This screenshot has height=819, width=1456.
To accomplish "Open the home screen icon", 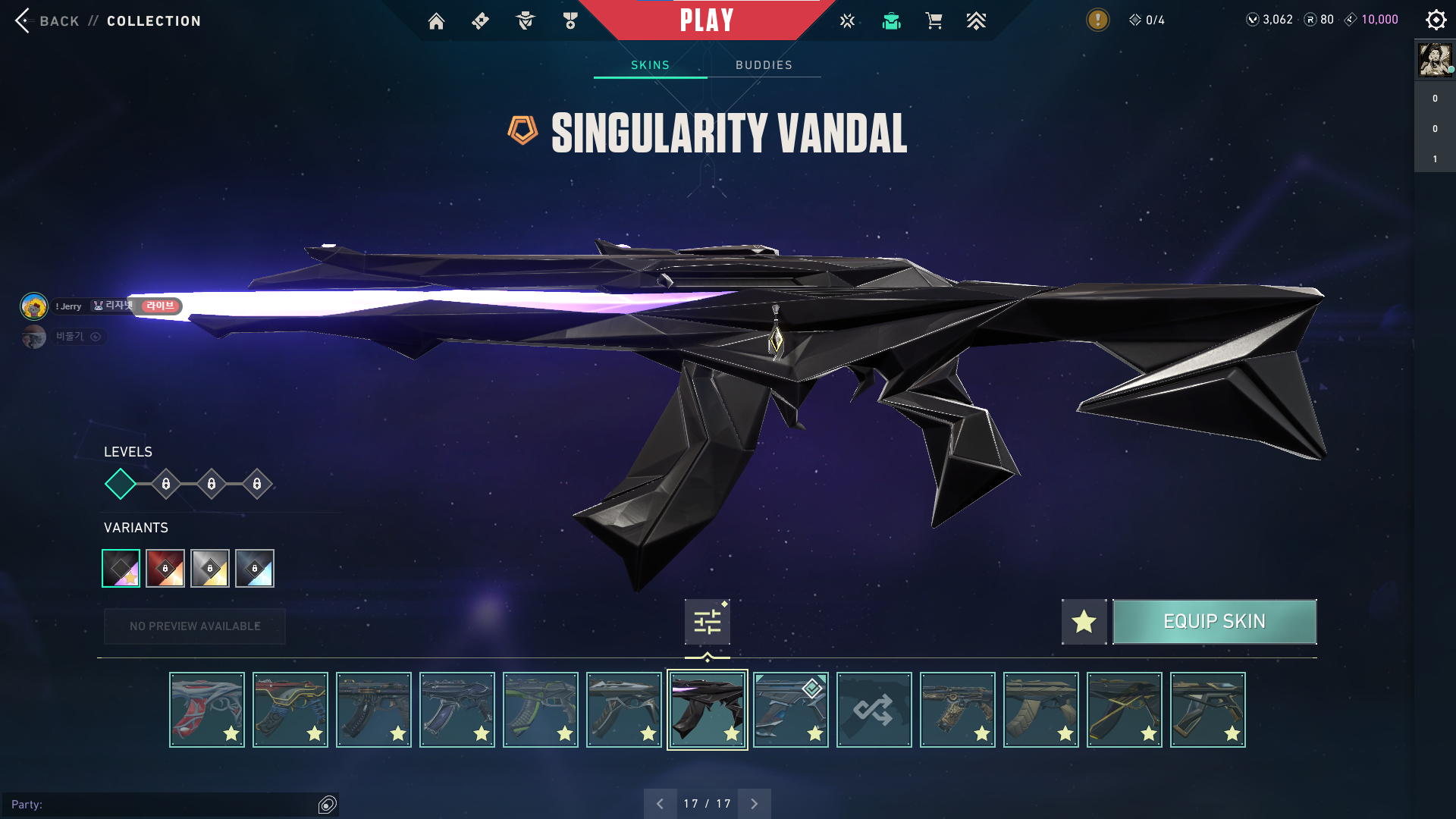I will pos(436,21).
